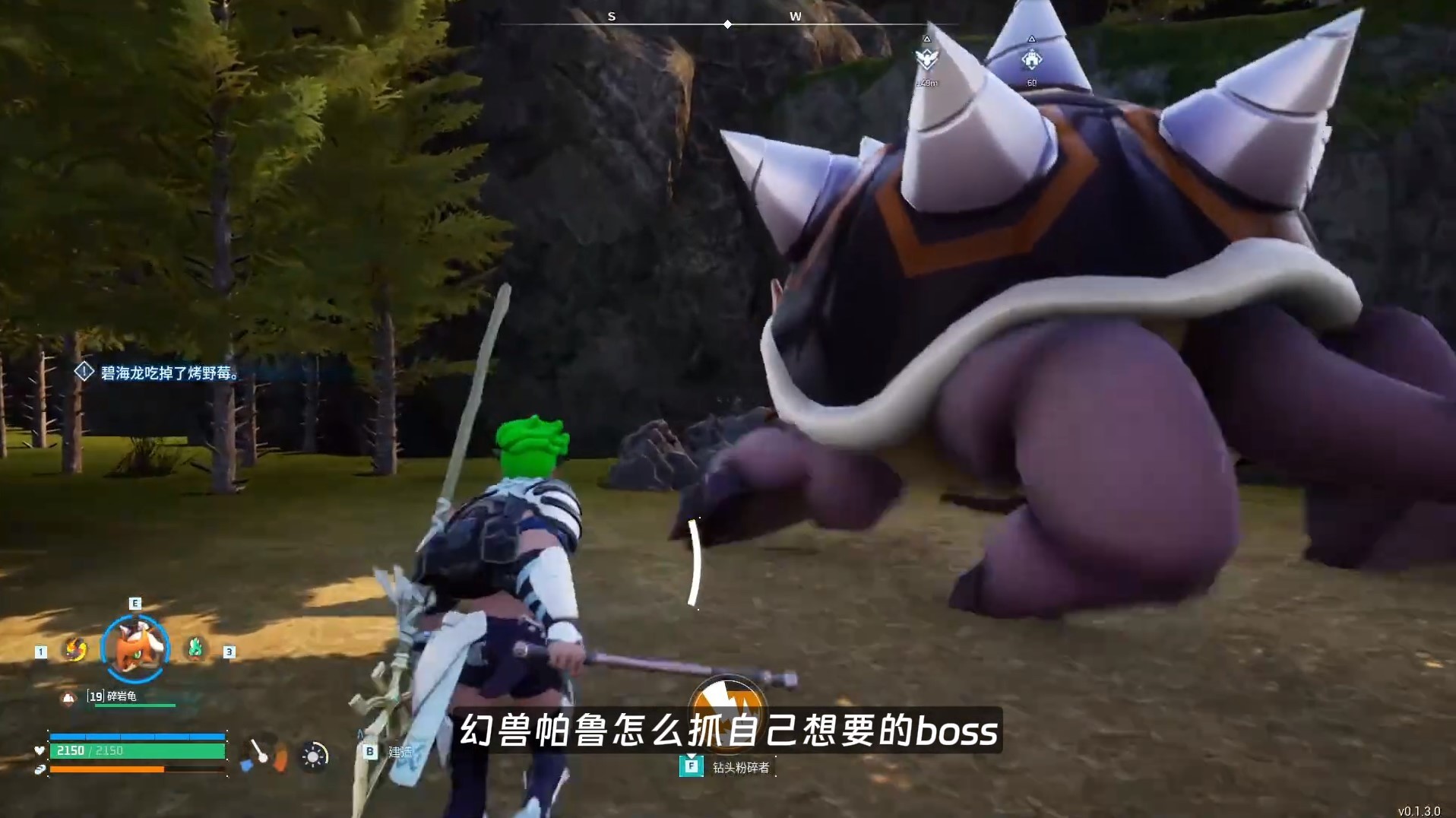
Task: Click the stamina boots icon above the weight bar
Action: click(x=42, y=771)
